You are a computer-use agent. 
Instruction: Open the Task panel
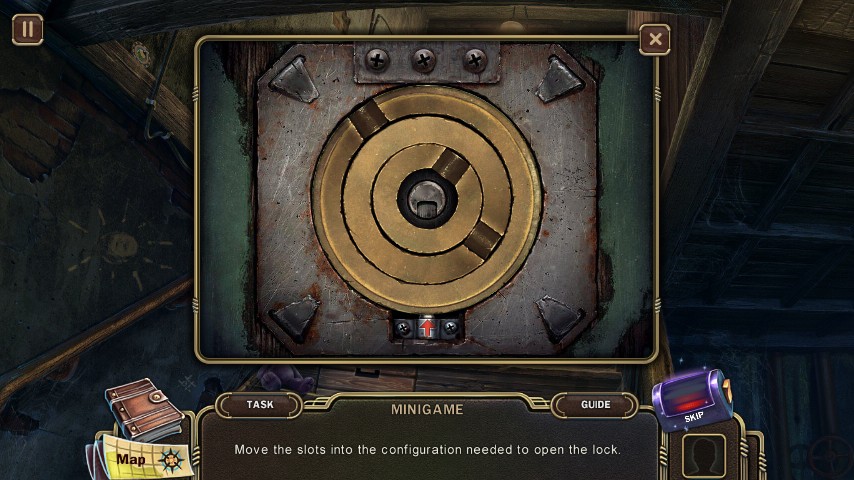[x=260, y=405]
